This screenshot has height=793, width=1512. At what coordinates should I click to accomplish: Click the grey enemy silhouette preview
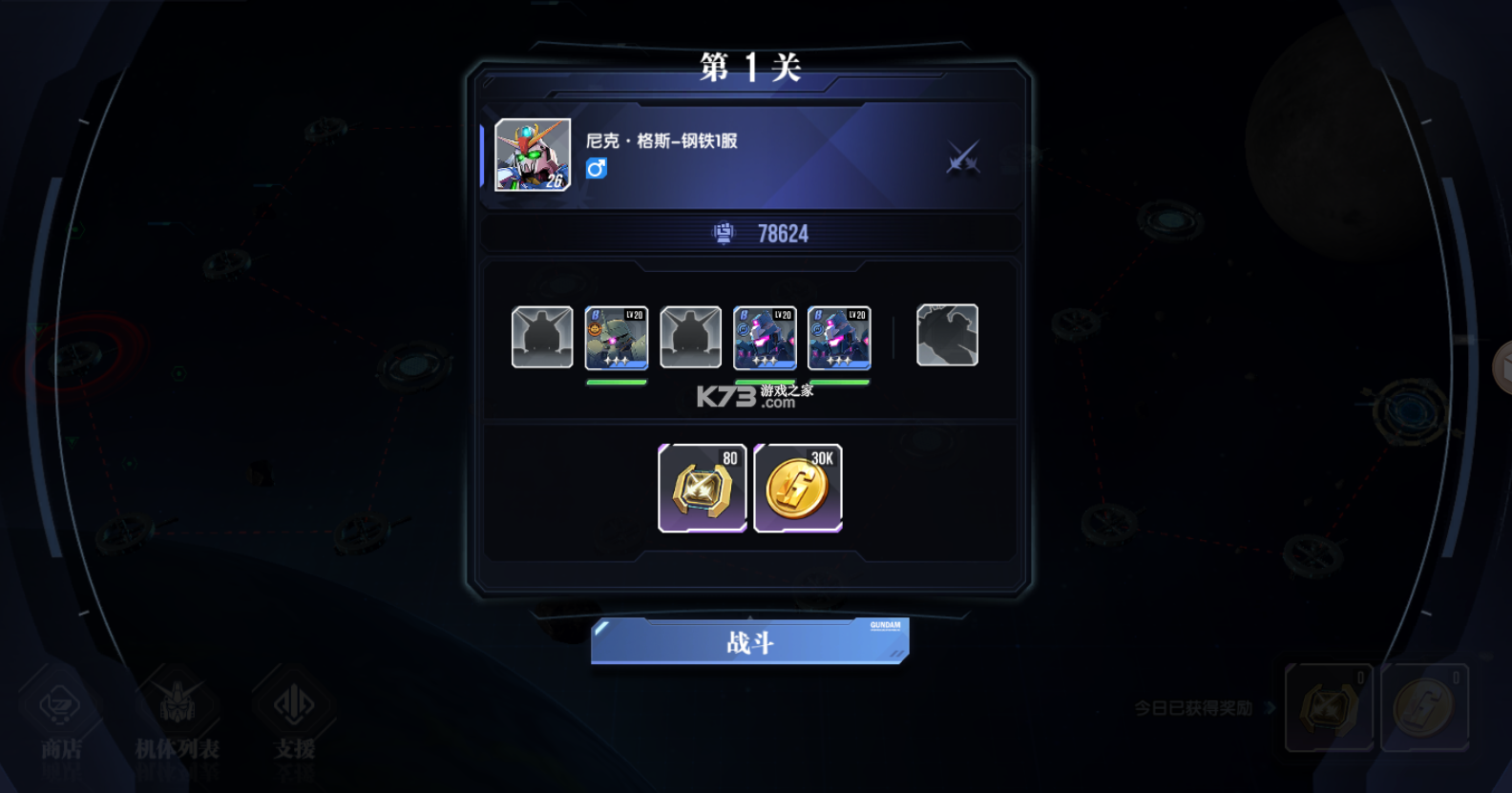[947, 334]
